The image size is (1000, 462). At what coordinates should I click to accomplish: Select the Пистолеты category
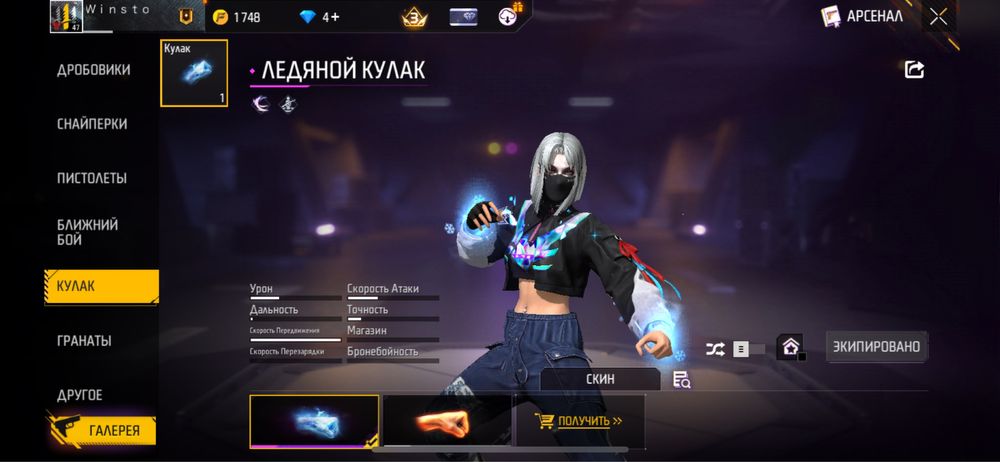92,178
